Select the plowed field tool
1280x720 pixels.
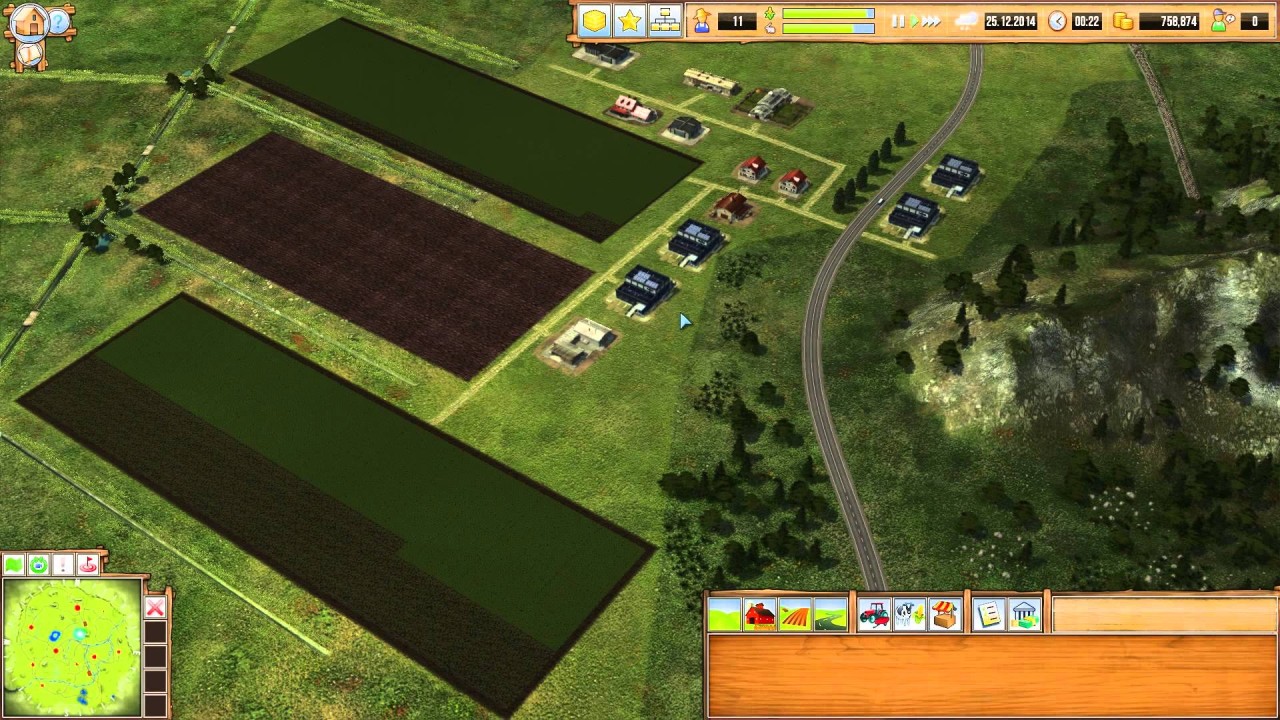click(795, 615)
